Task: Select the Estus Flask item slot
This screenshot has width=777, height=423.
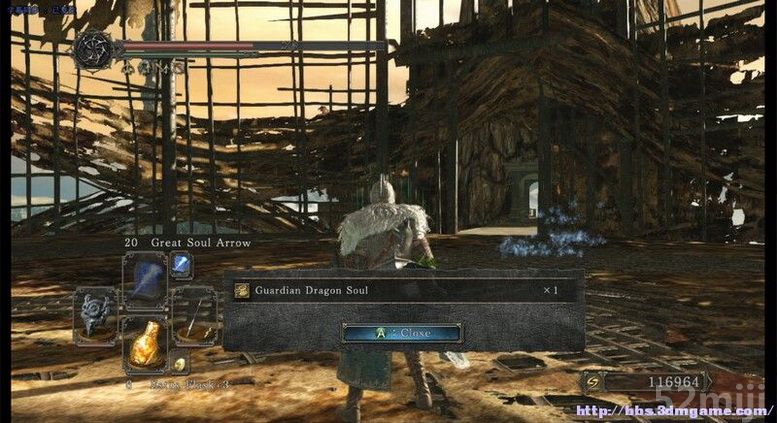Action: tap(144, 342)
